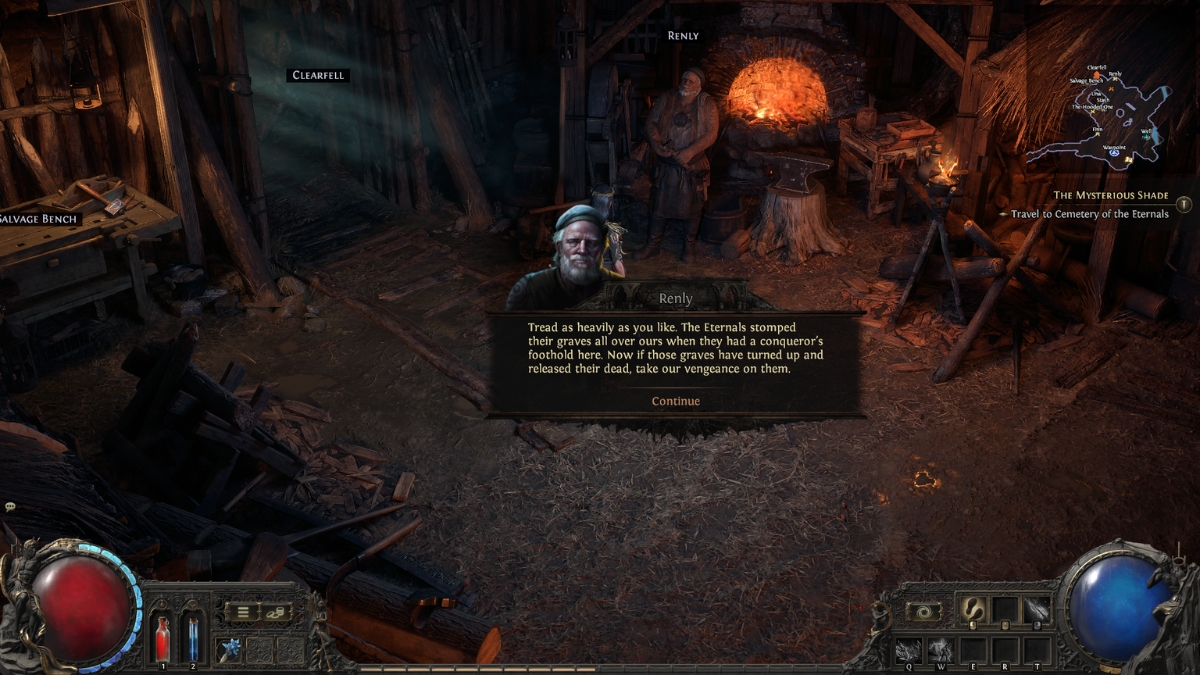Click the Waypoint marker on the minimap
This screenshot has width=1200, height=675.
(1112, 152)
